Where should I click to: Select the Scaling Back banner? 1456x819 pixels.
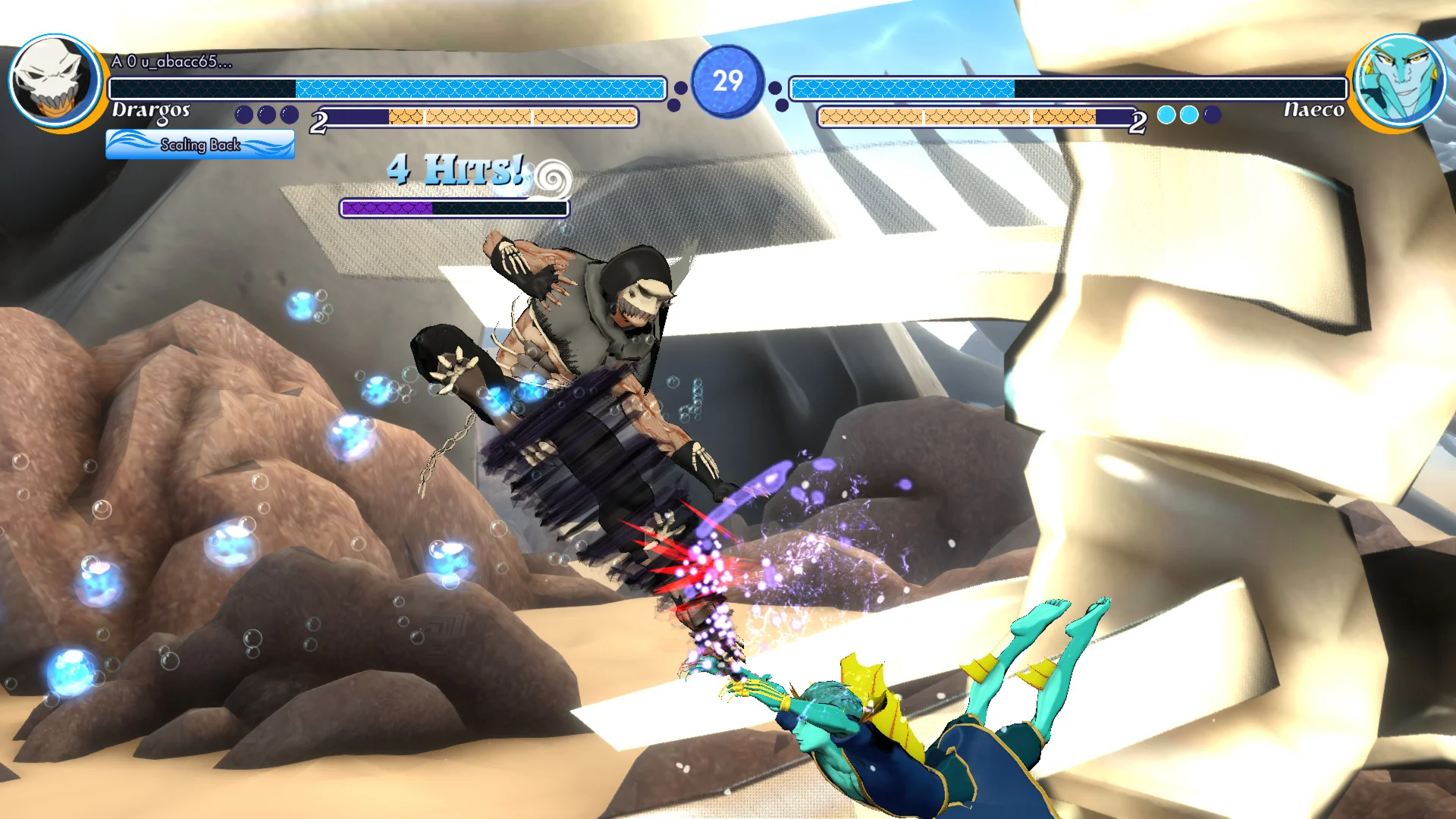(200, 144)
